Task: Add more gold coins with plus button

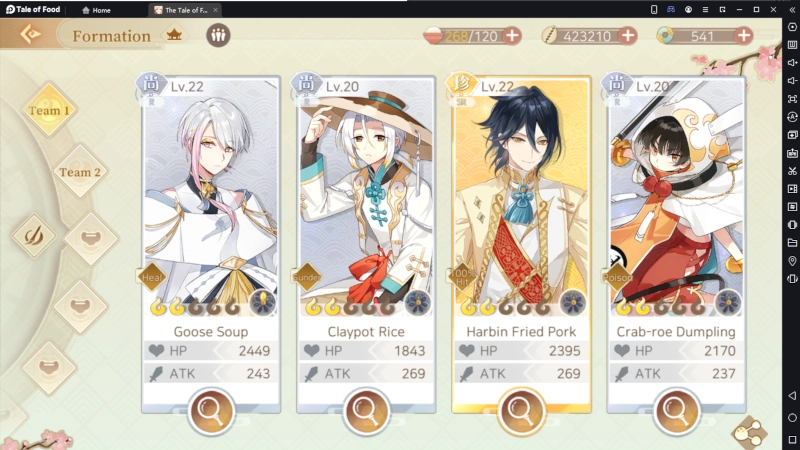Action: (x=628, y=35)
